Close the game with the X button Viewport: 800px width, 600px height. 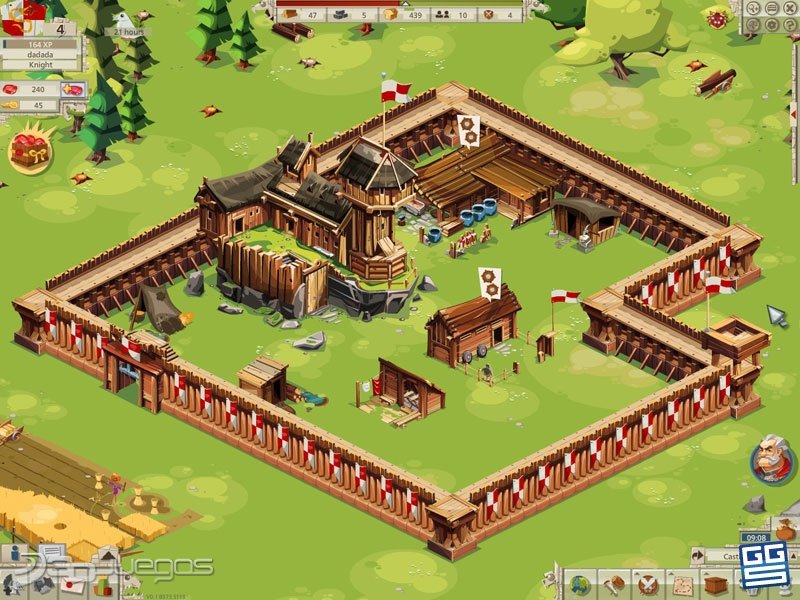[x=791, y=7]
